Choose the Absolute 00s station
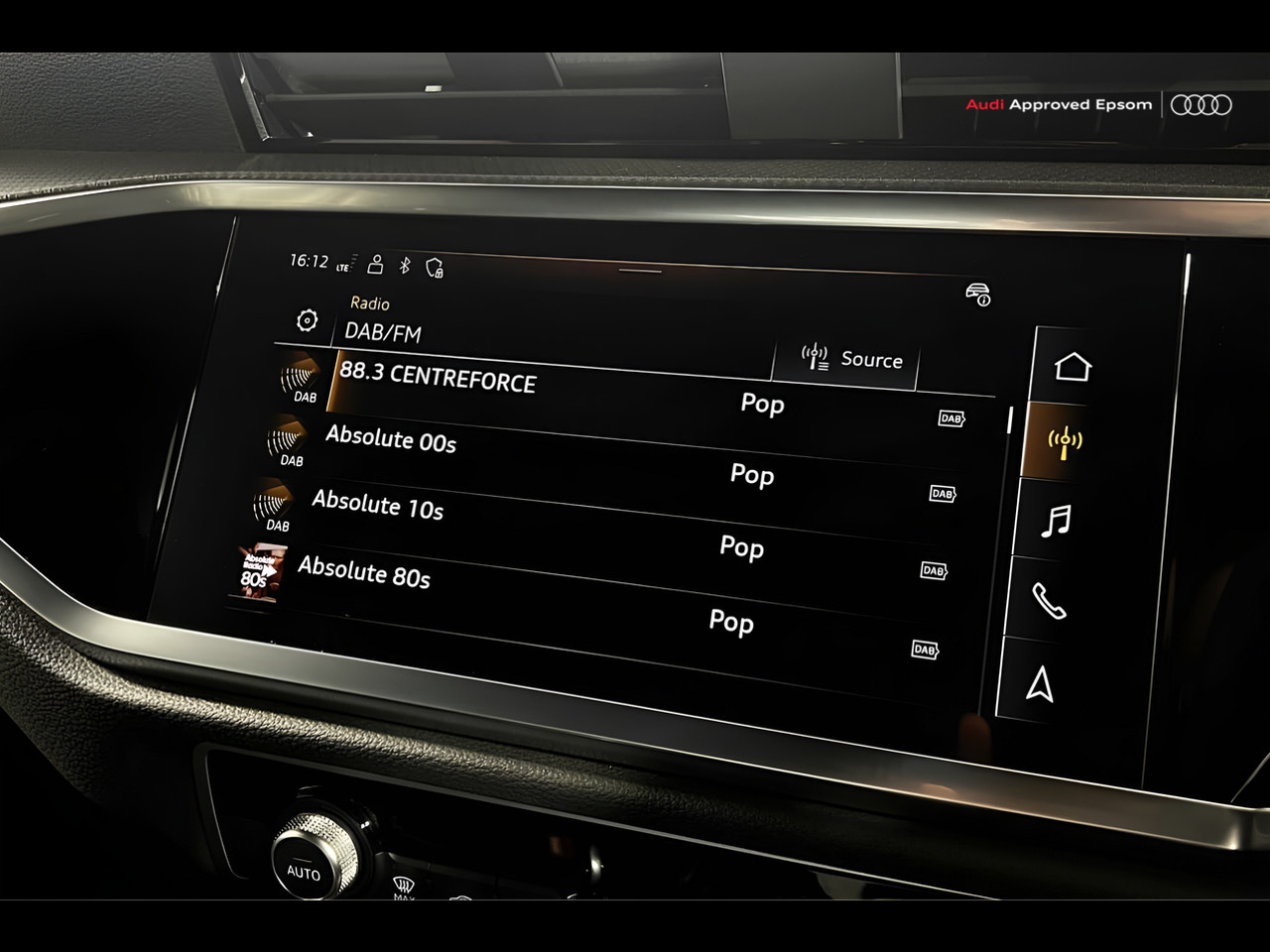Image resolution: width=1270 pixels, height=952 pixels. coord(391,439)
